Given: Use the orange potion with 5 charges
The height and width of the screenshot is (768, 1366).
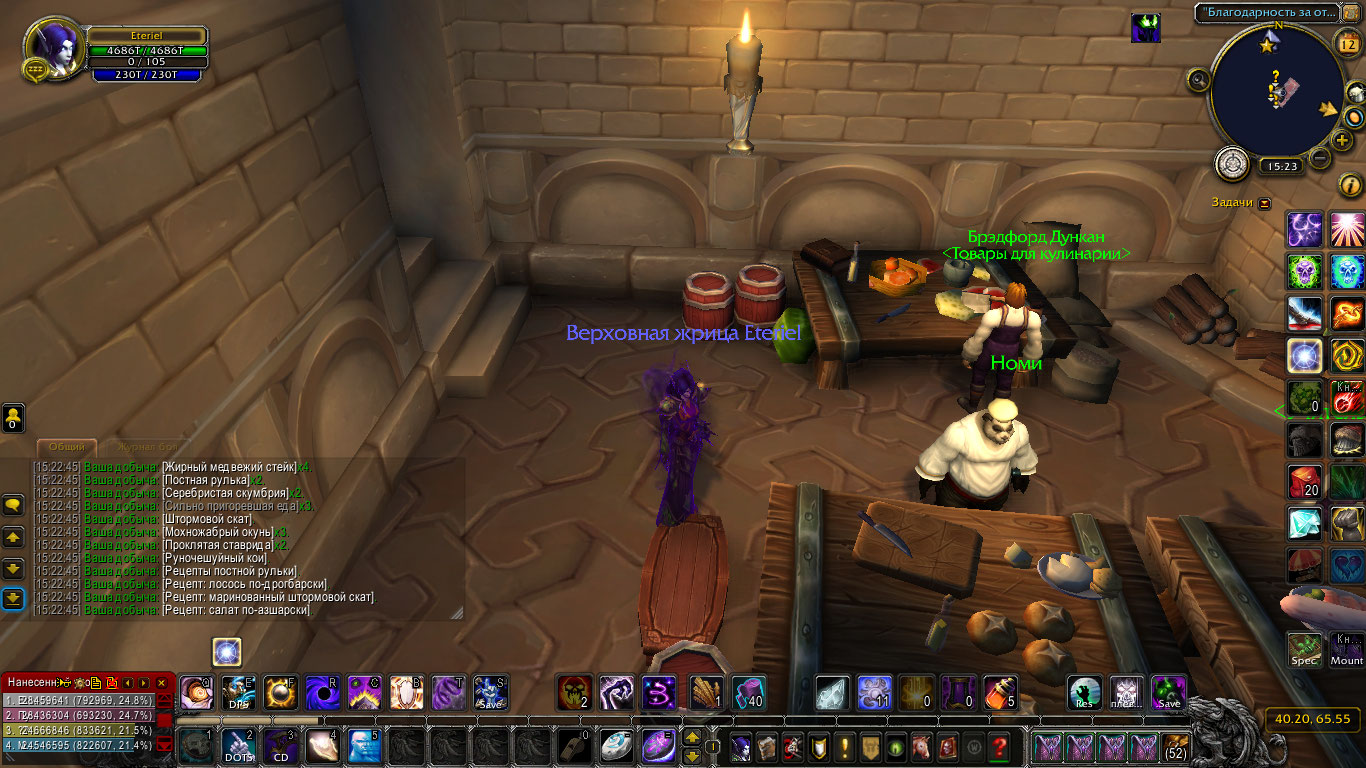Looking at the screenshot, I should pos(1001,692).
